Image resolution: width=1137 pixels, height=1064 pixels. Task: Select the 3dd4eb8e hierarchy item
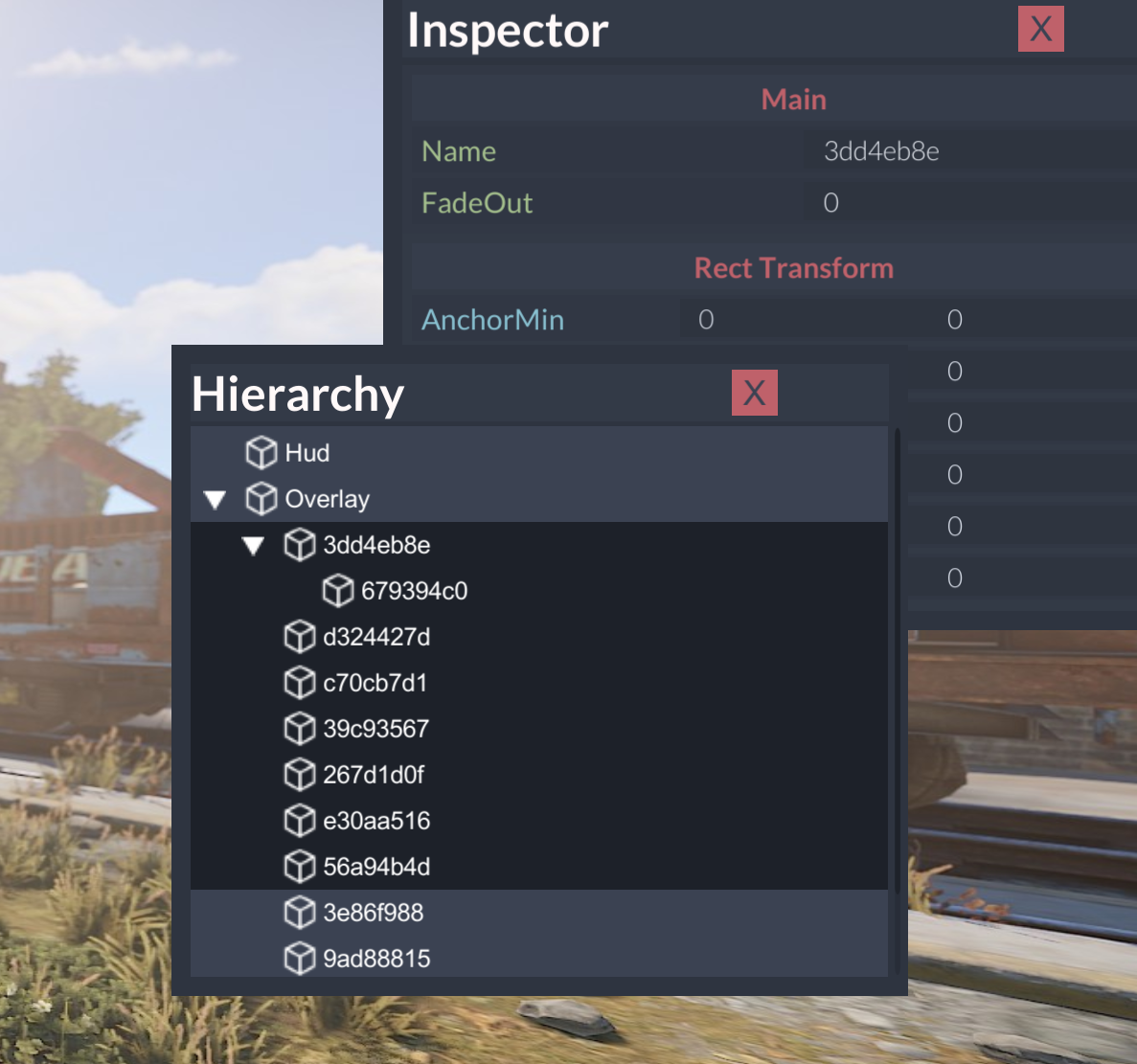[376, 545]
